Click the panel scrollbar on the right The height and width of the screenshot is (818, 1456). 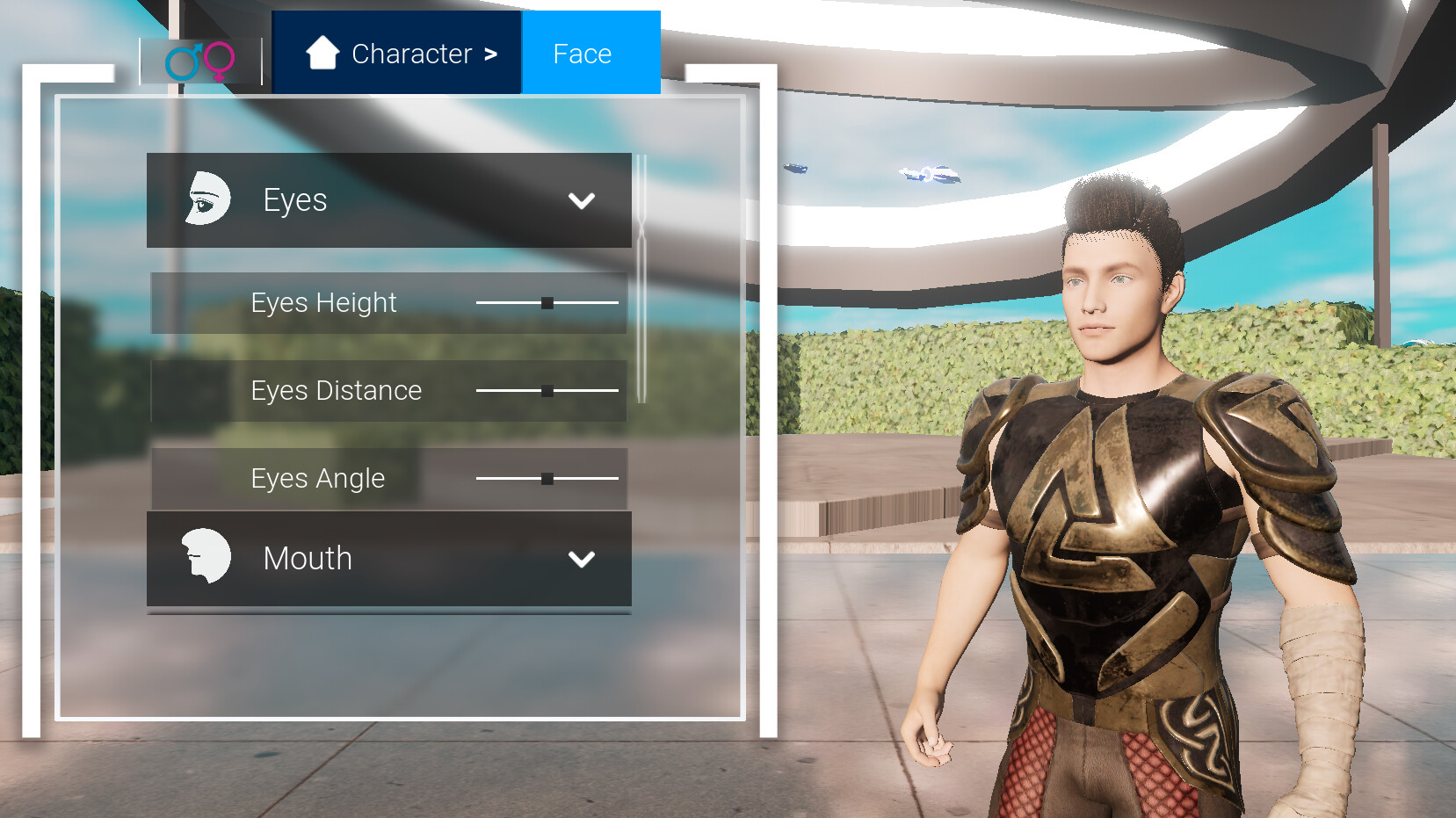[x=644, y=264]
